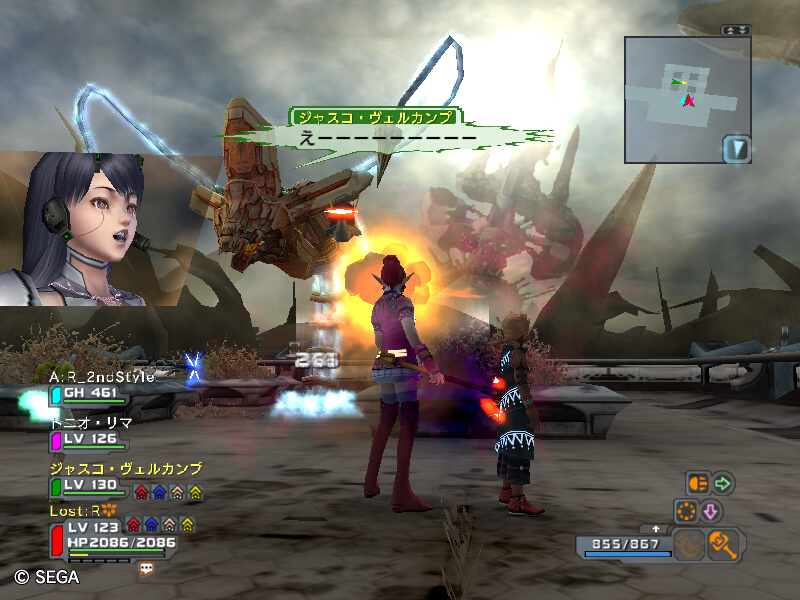The image size is (800, 600).
Task: Activate the orange dotted-ring action icon
Action: pyautogui.click(x=686, y=511)
